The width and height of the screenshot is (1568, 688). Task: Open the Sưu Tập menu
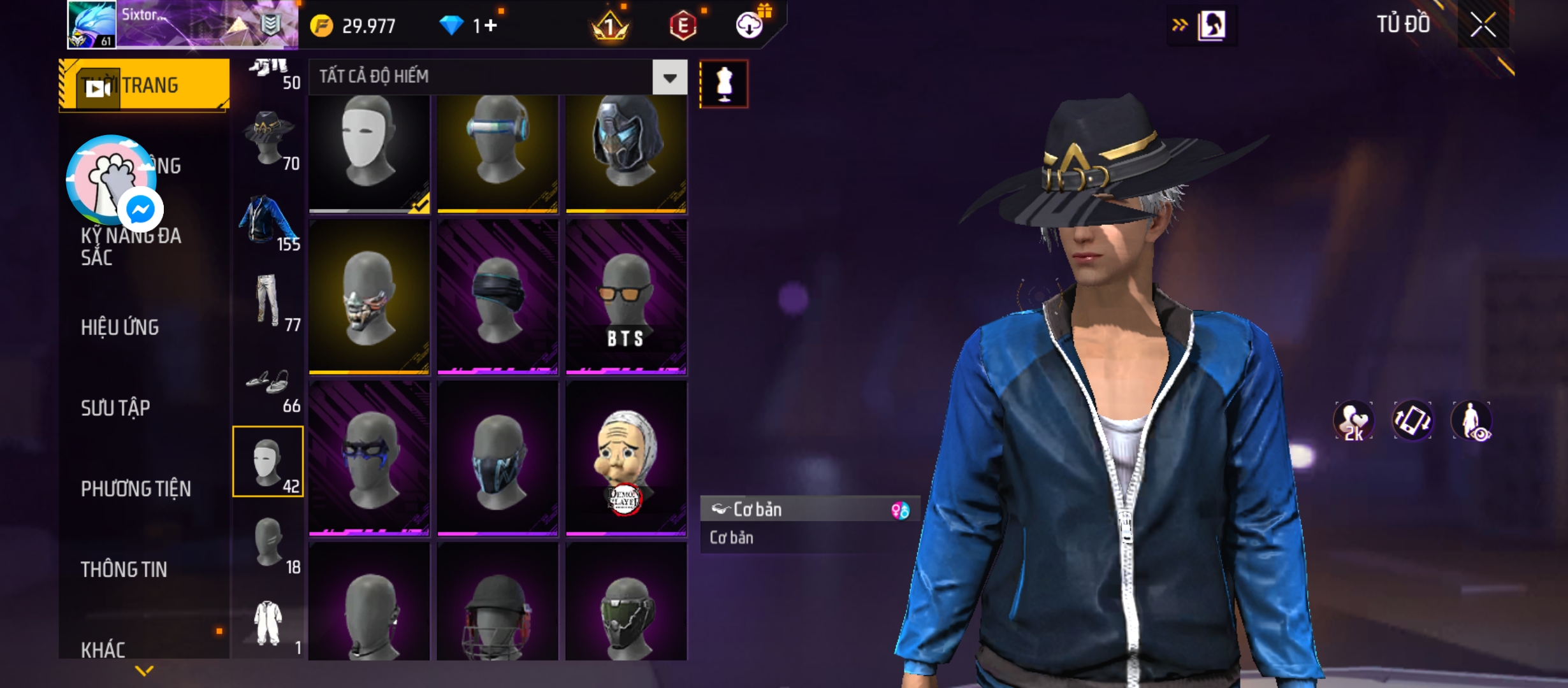pyautogui.click(x=115, y=408)
